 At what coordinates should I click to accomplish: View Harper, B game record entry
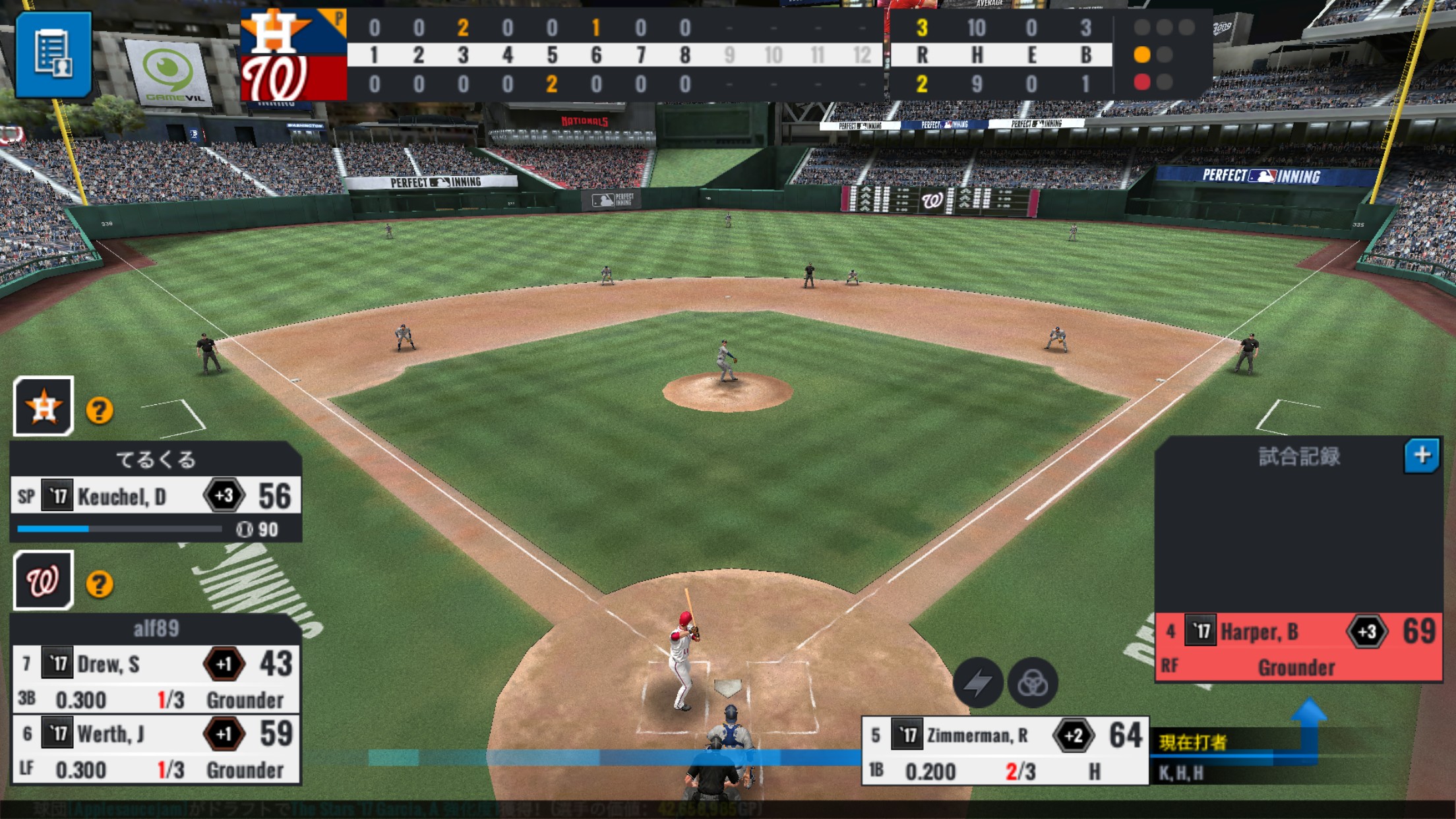[1298, 648]
